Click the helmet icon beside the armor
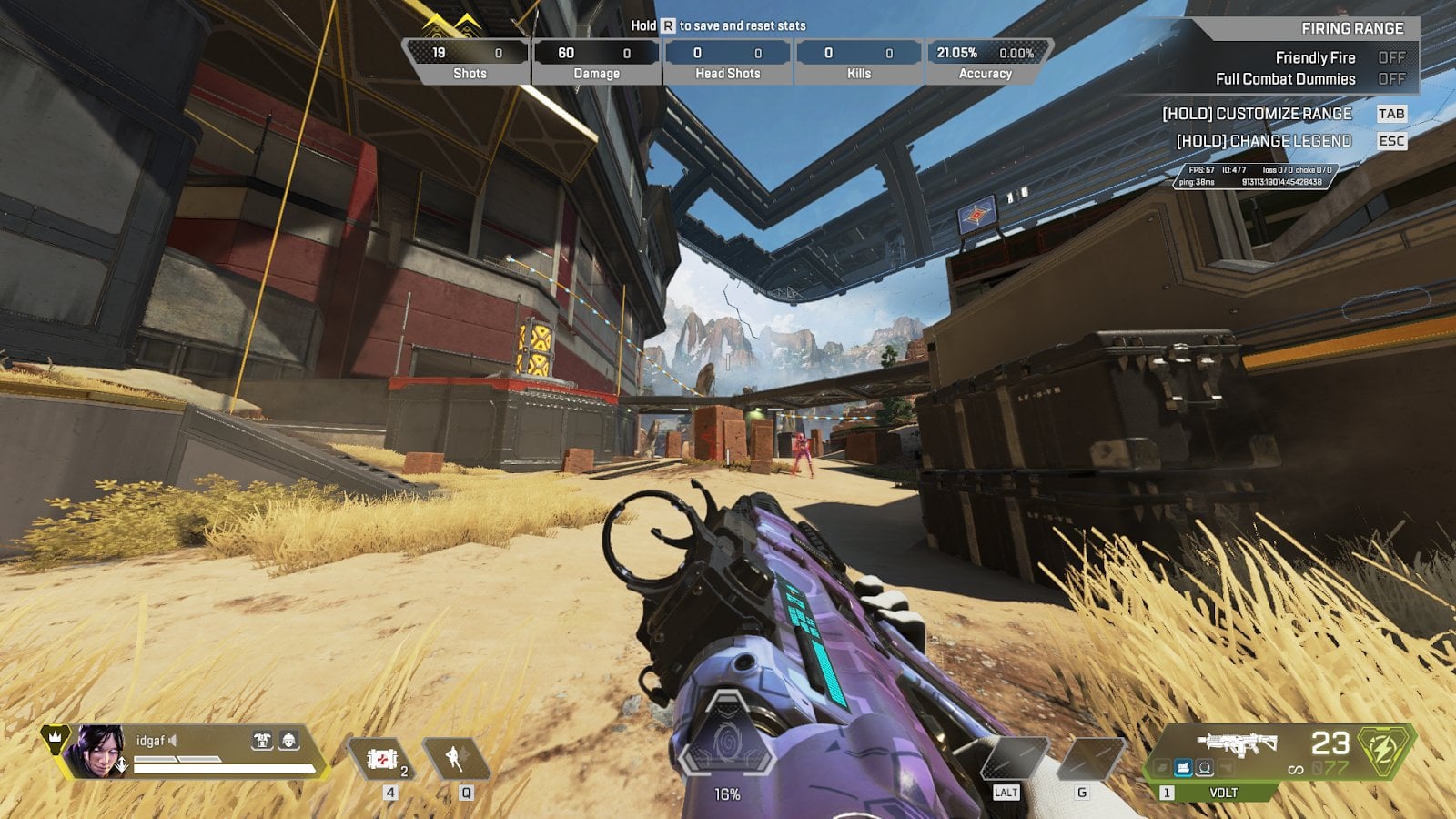The height and width of the screenshot is (819, 1456). (x=288, y=741)
